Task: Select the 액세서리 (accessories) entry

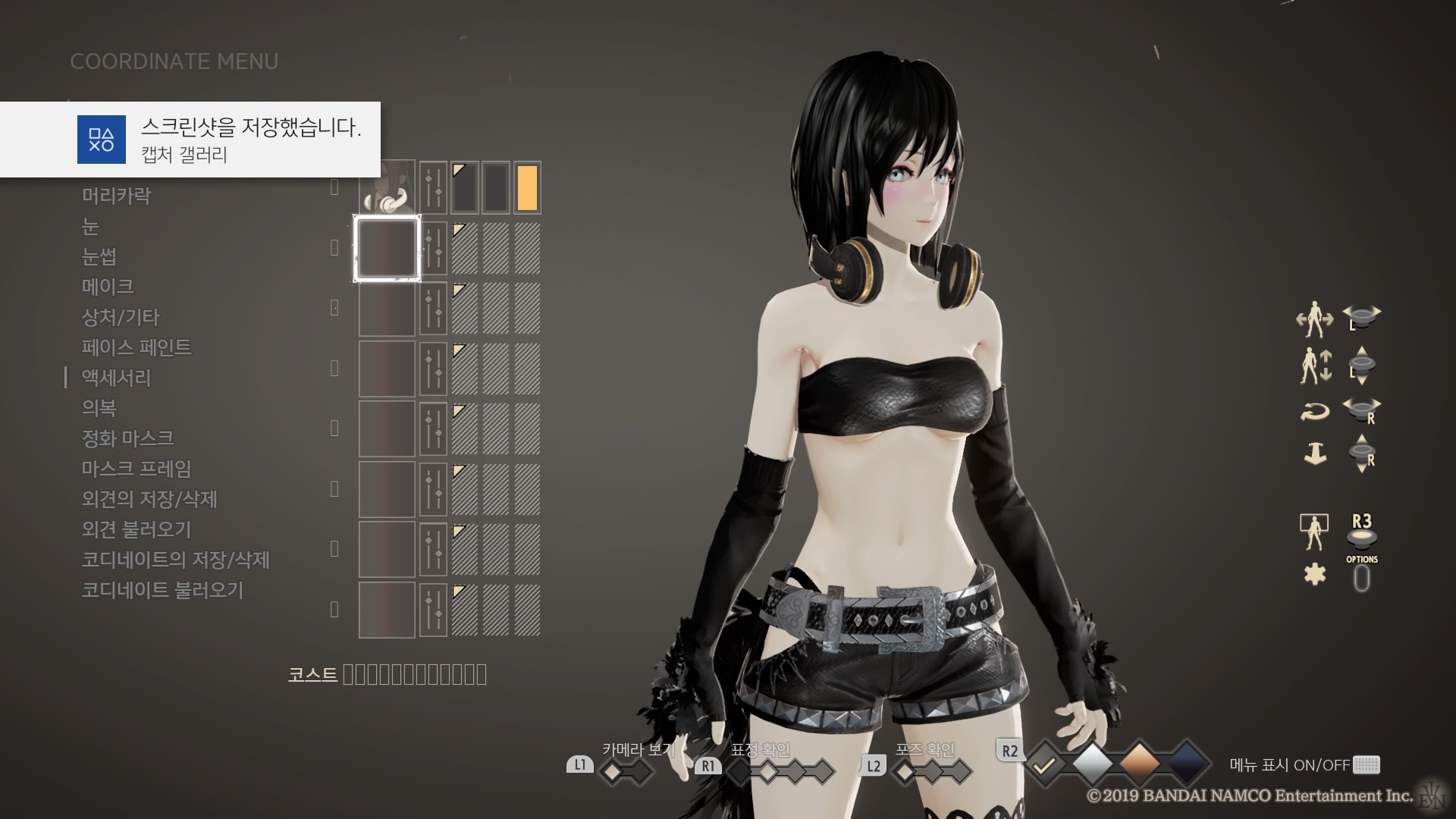Action: pyautogui.click(x=117, y=378)
